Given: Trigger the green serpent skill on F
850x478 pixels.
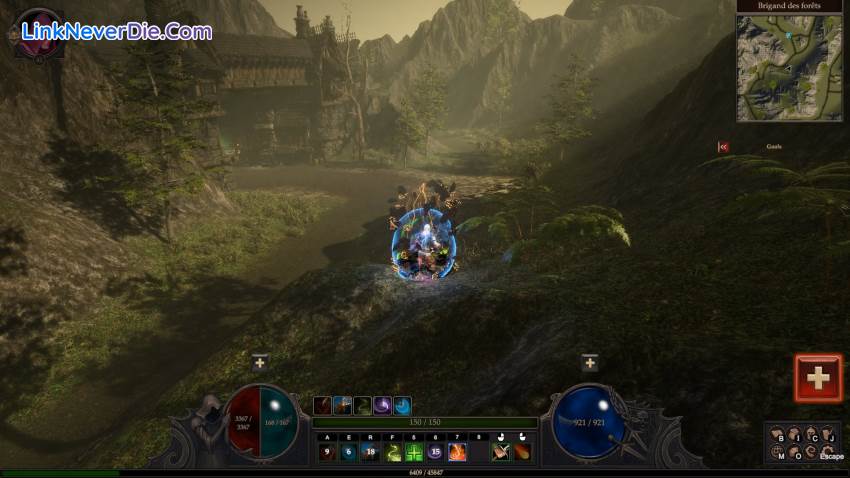Looking at the screenshot, I should click(393, 452).
